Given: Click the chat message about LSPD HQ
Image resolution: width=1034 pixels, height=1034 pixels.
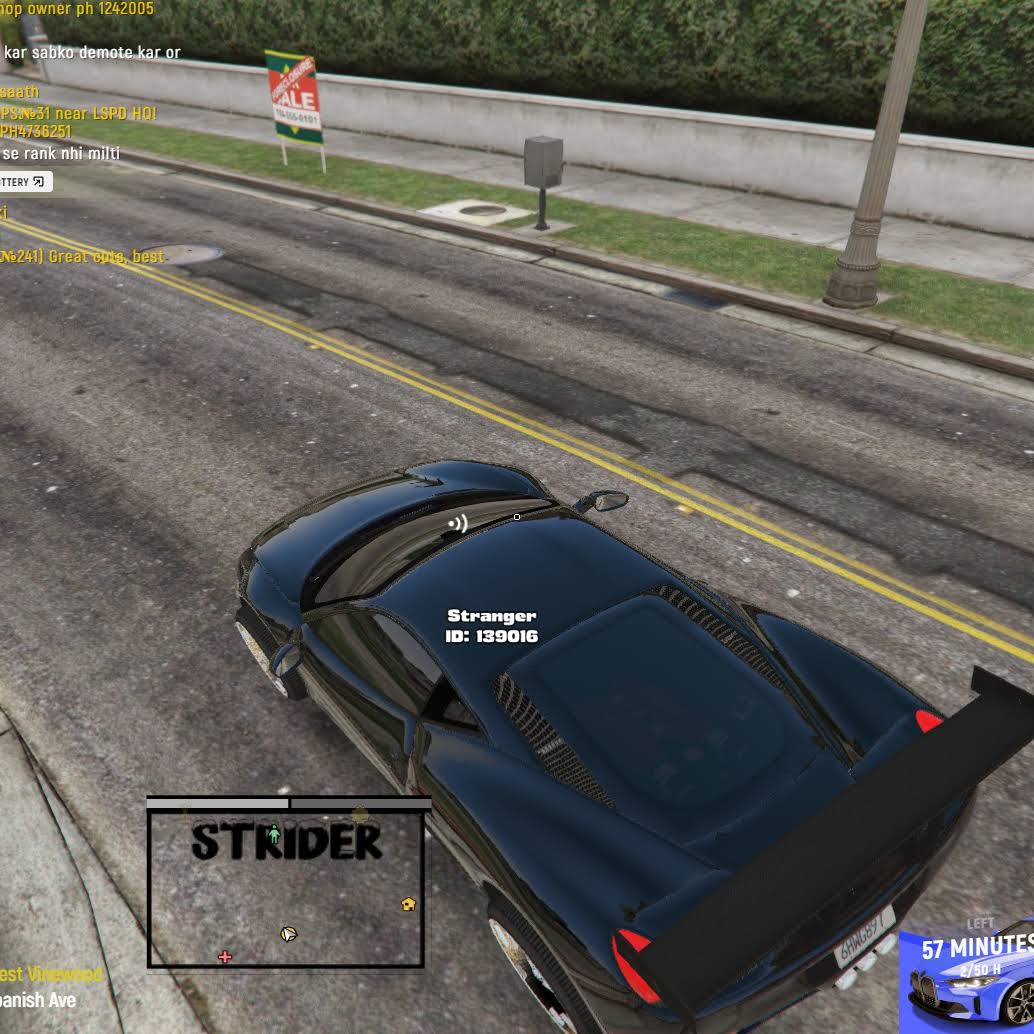Looking at the screenshot, I should [x=78, y=113].
